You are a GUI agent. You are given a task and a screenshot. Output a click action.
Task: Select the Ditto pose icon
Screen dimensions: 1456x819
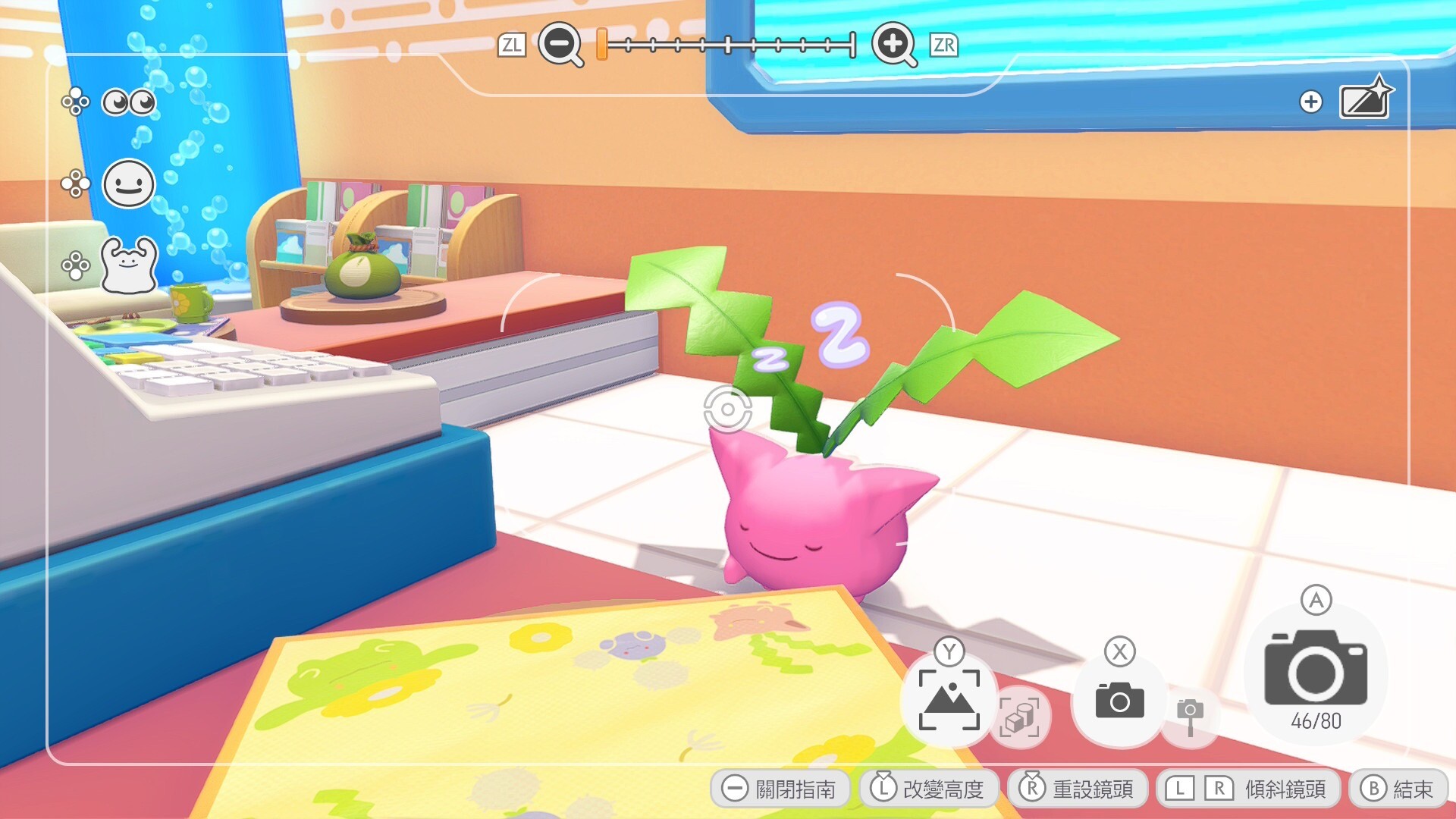coord(128,265)
